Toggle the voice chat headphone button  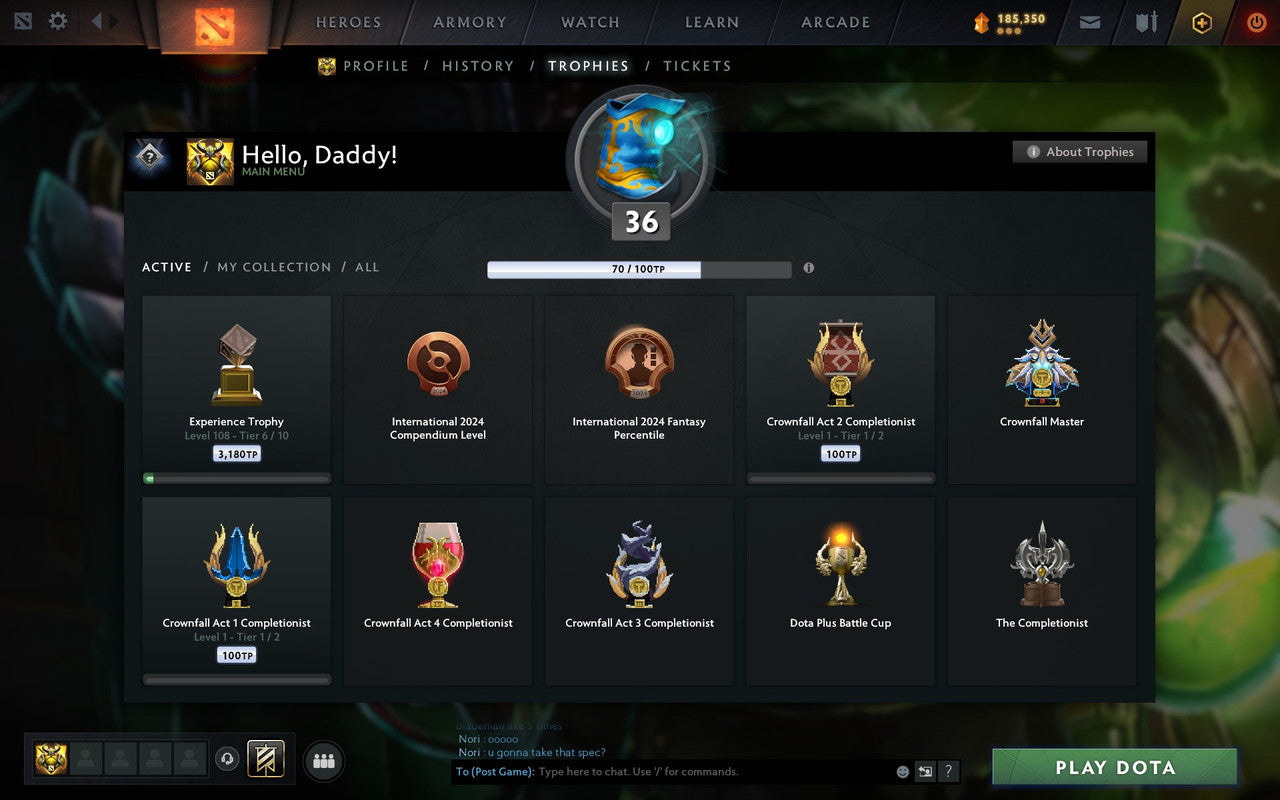click(x=227, y=760)
